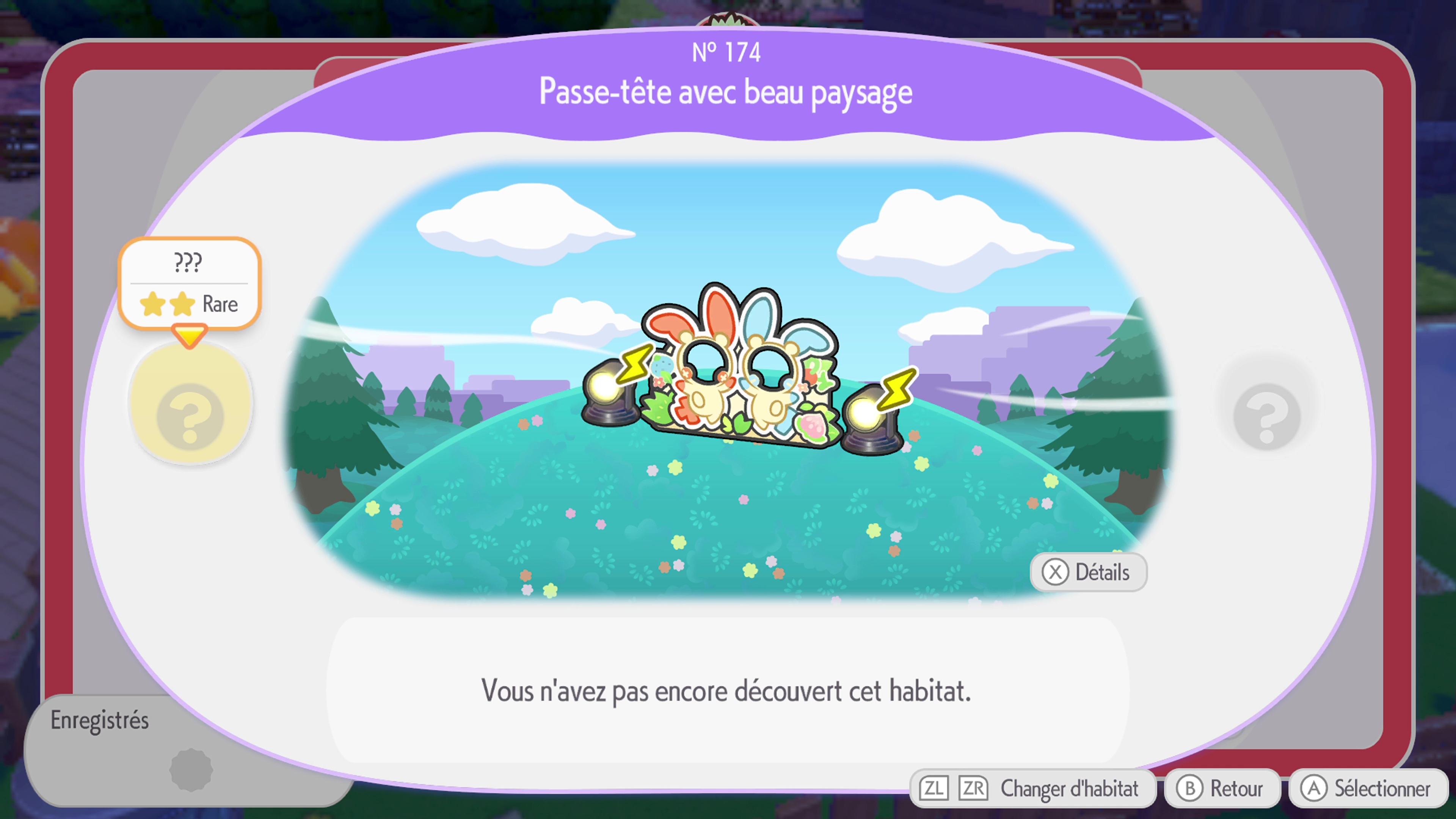Image resolution: width=1456 pixels, height=819 pixels.
Task: Click the ??? rarity label
Action: tap(189, 262)
